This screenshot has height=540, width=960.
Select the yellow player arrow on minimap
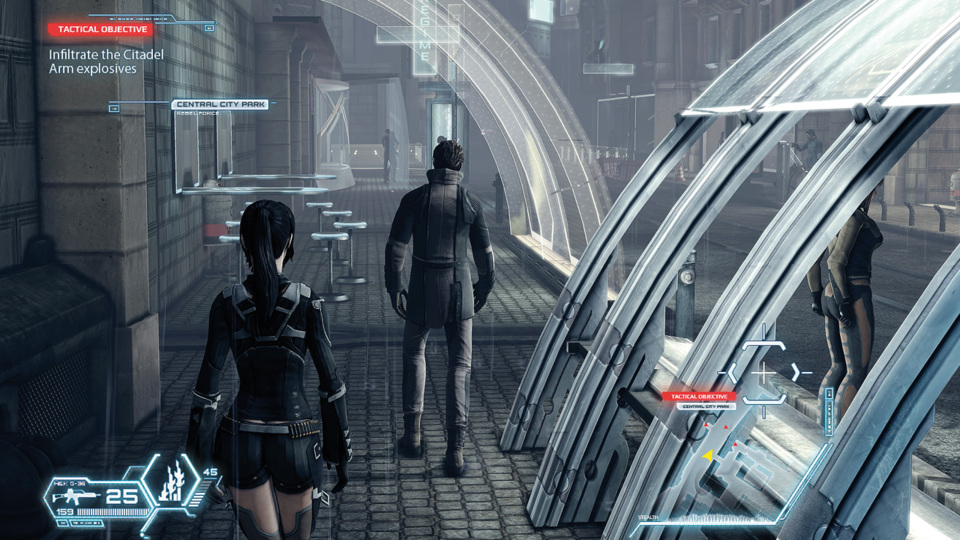point(708,456)
